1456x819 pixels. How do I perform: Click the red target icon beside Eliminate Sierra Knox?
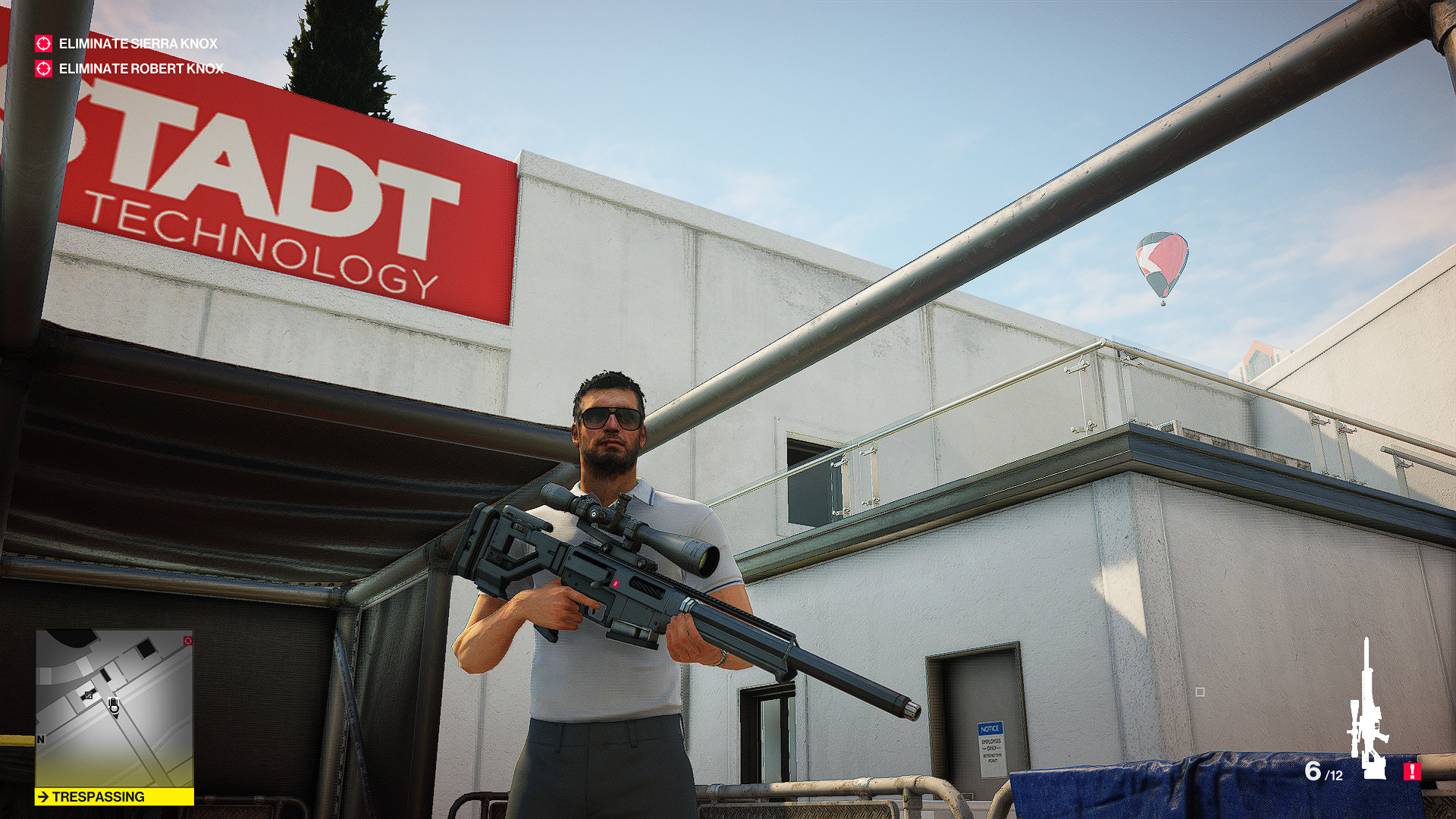tap(42, 44)
